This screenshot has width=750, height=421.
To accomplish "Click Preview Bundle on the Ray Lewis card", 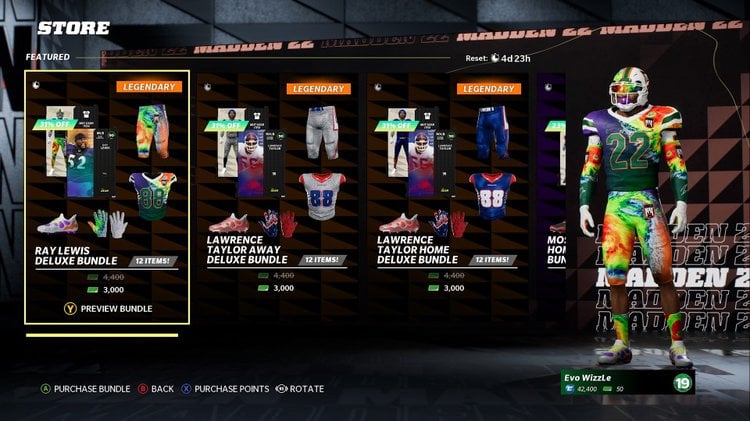I will (x=108, y=308).
